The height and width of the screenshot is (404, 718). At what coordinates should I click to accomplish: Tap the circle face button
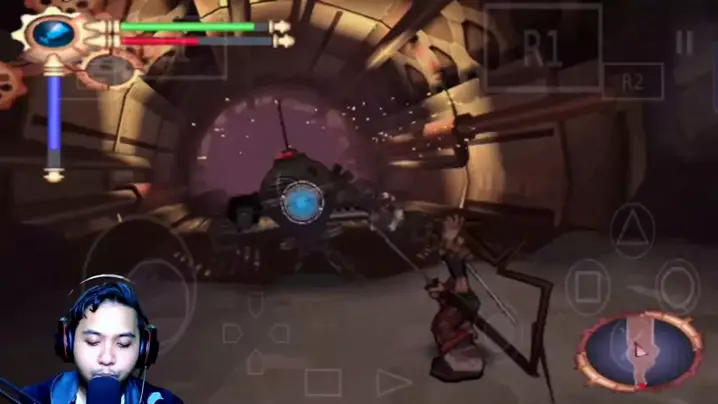678,286
